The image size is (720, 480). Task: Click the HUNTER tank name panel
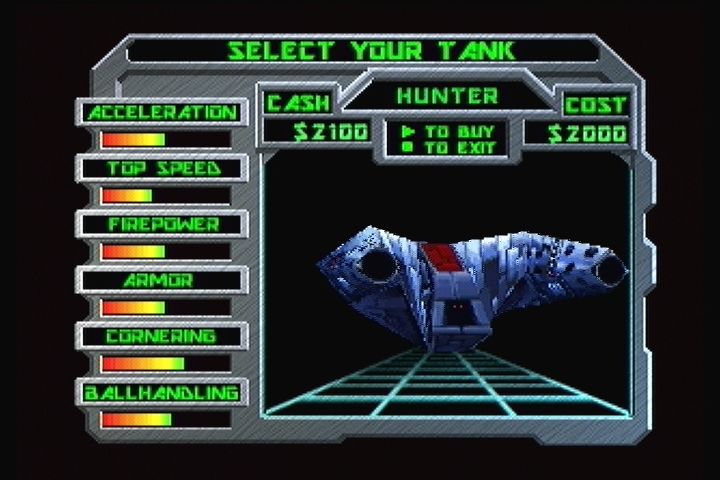pos(447,97)
